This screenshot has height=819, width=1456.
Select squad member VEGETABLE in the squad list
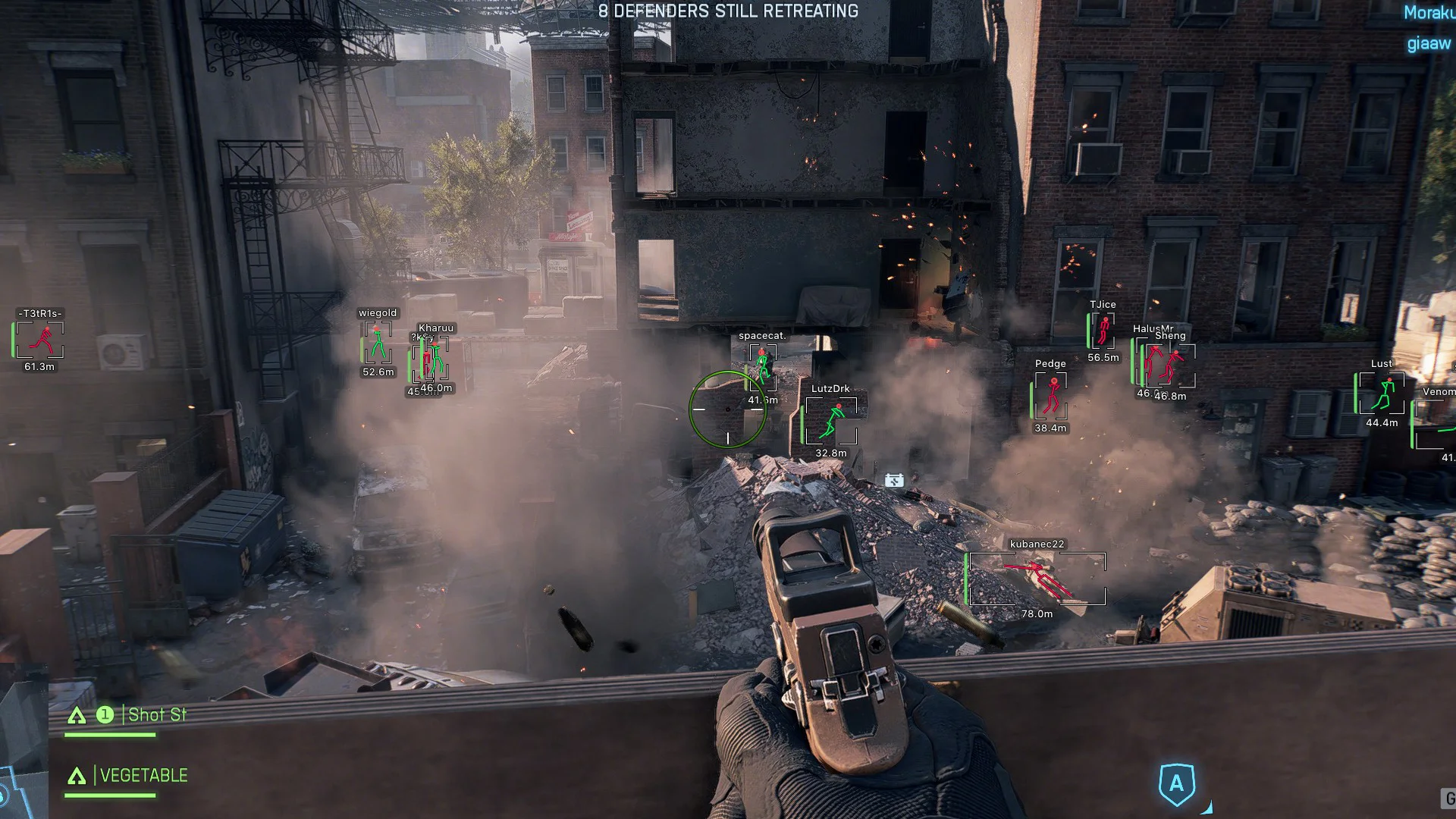pos(143,775)
